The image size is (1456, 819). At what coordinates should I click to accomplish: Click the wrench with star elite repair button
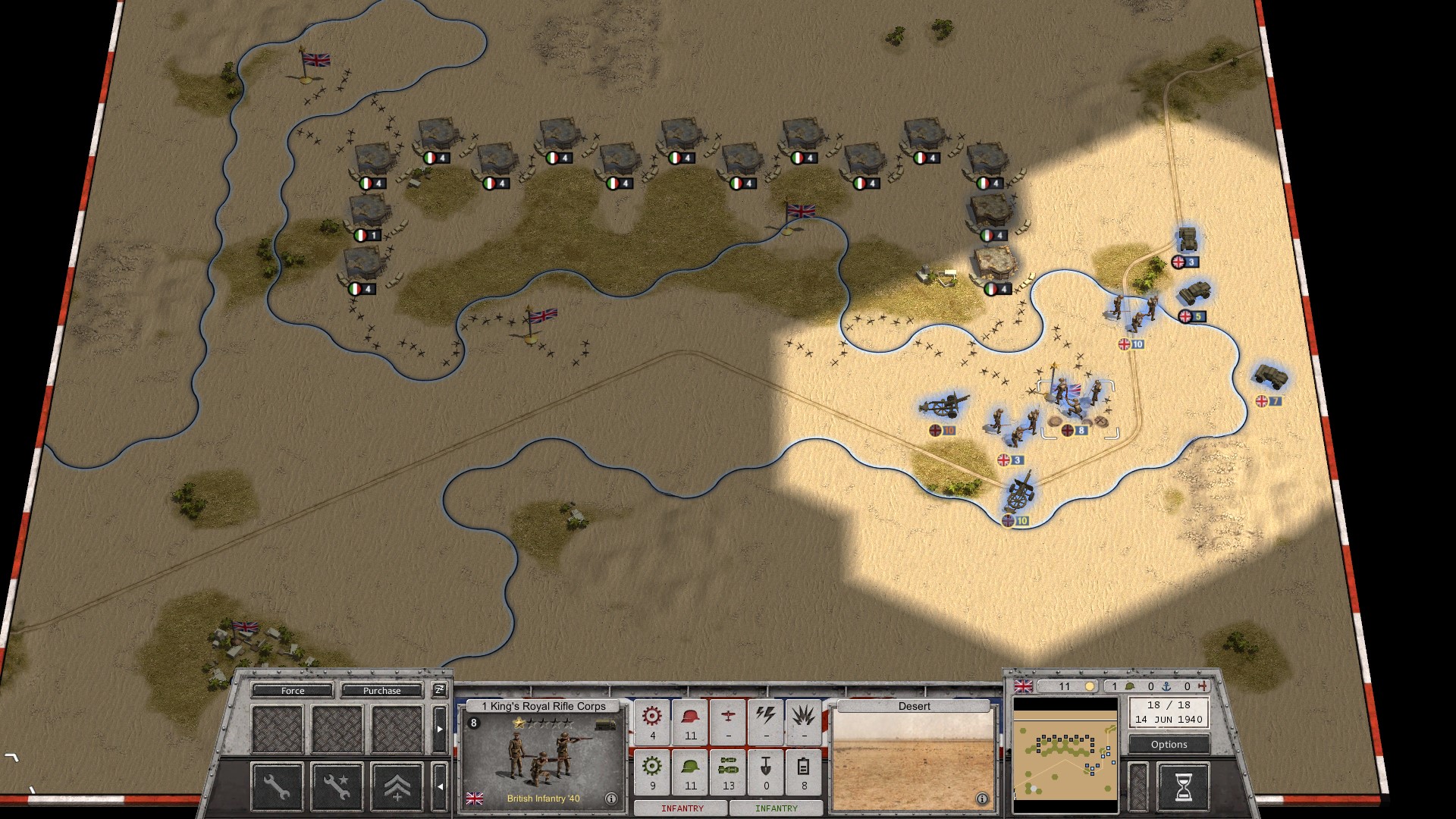[337, 786]
